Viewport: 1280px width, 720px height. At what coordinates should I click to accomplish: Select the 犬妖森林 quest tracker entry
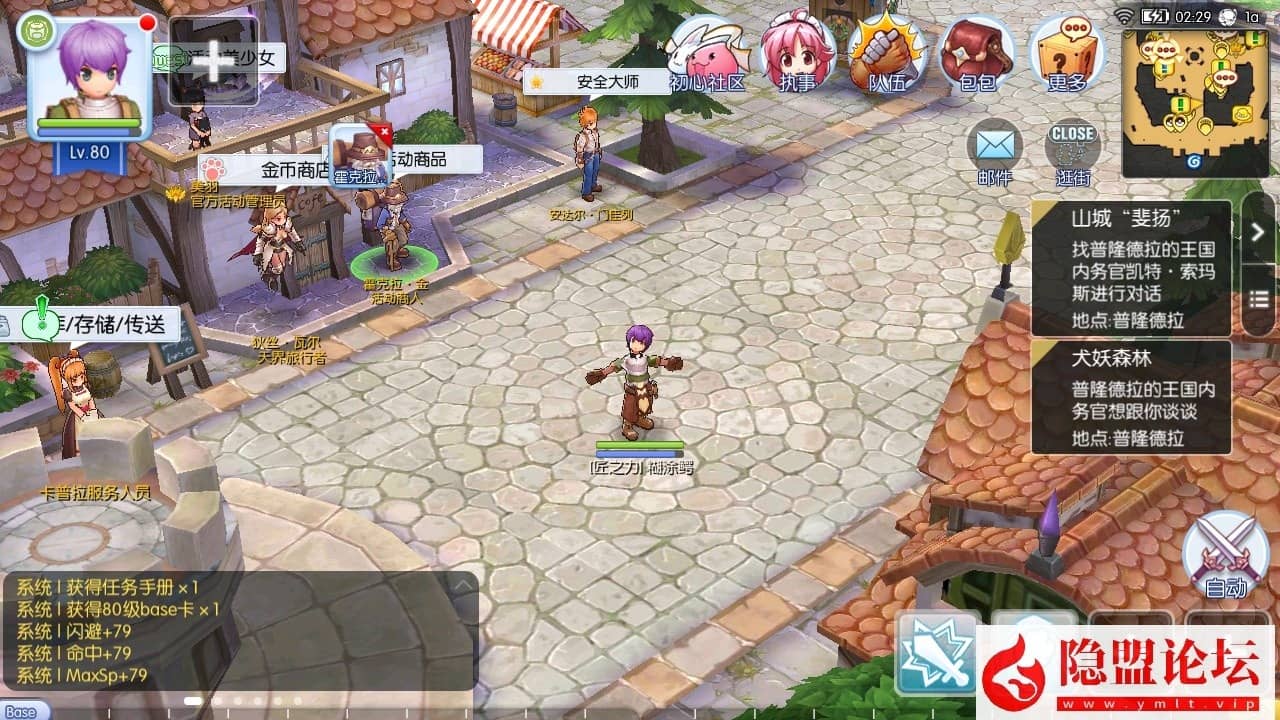point(1130,398)
